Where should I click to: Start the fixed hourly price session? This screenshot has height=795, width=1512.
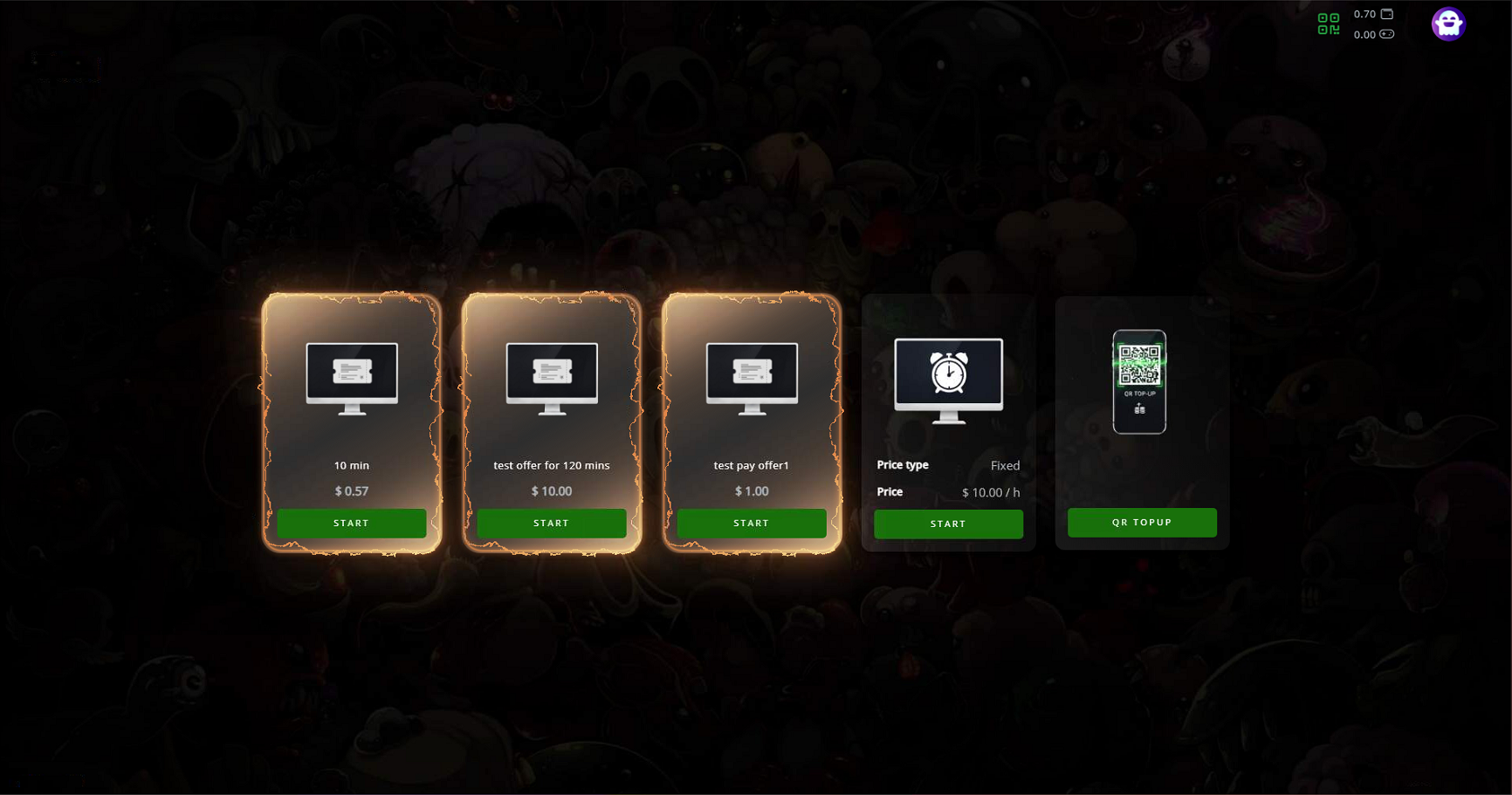click(x=948, y=524)
